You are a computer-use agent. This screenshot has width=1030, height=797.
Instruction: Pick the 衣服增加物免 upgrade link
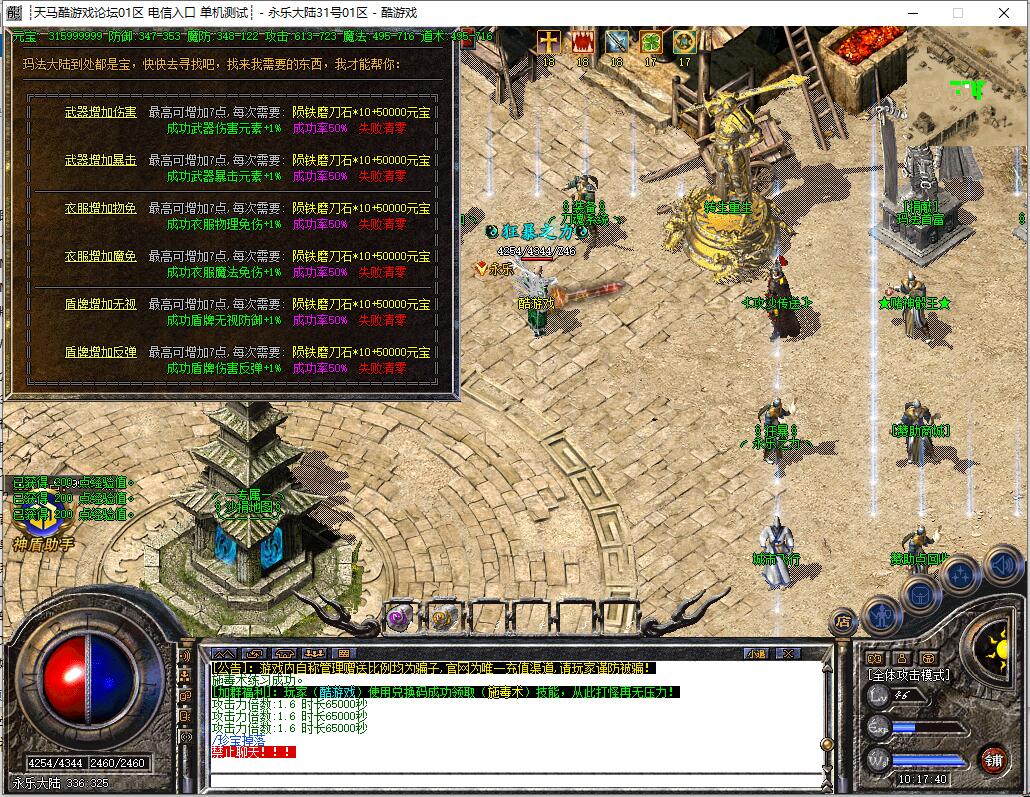pos(101,208)
